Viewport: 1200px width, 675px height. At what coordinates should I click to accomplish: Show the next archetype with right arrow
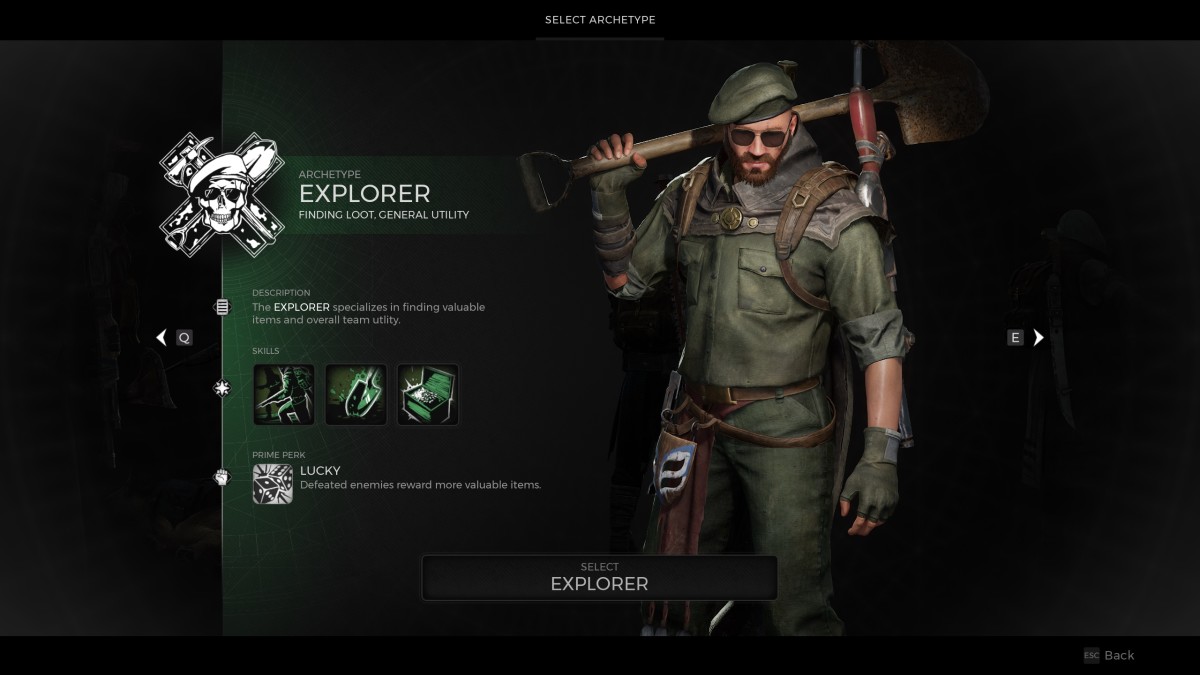(x=1038, y=338)
